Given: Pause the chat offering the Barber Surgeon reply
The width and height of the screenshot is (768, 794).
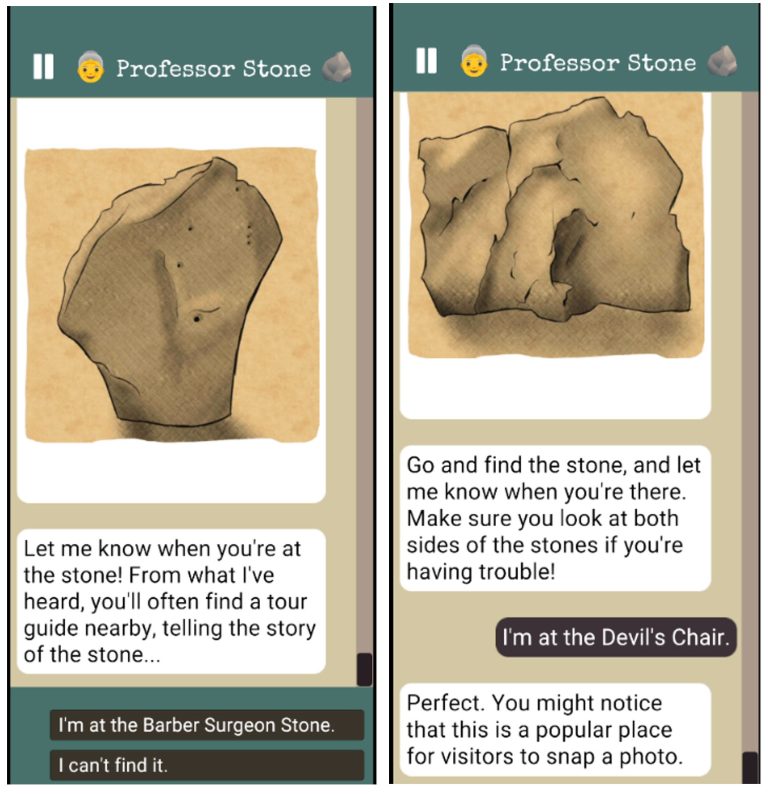Looking at the screenshot, I should click(43, 68).
